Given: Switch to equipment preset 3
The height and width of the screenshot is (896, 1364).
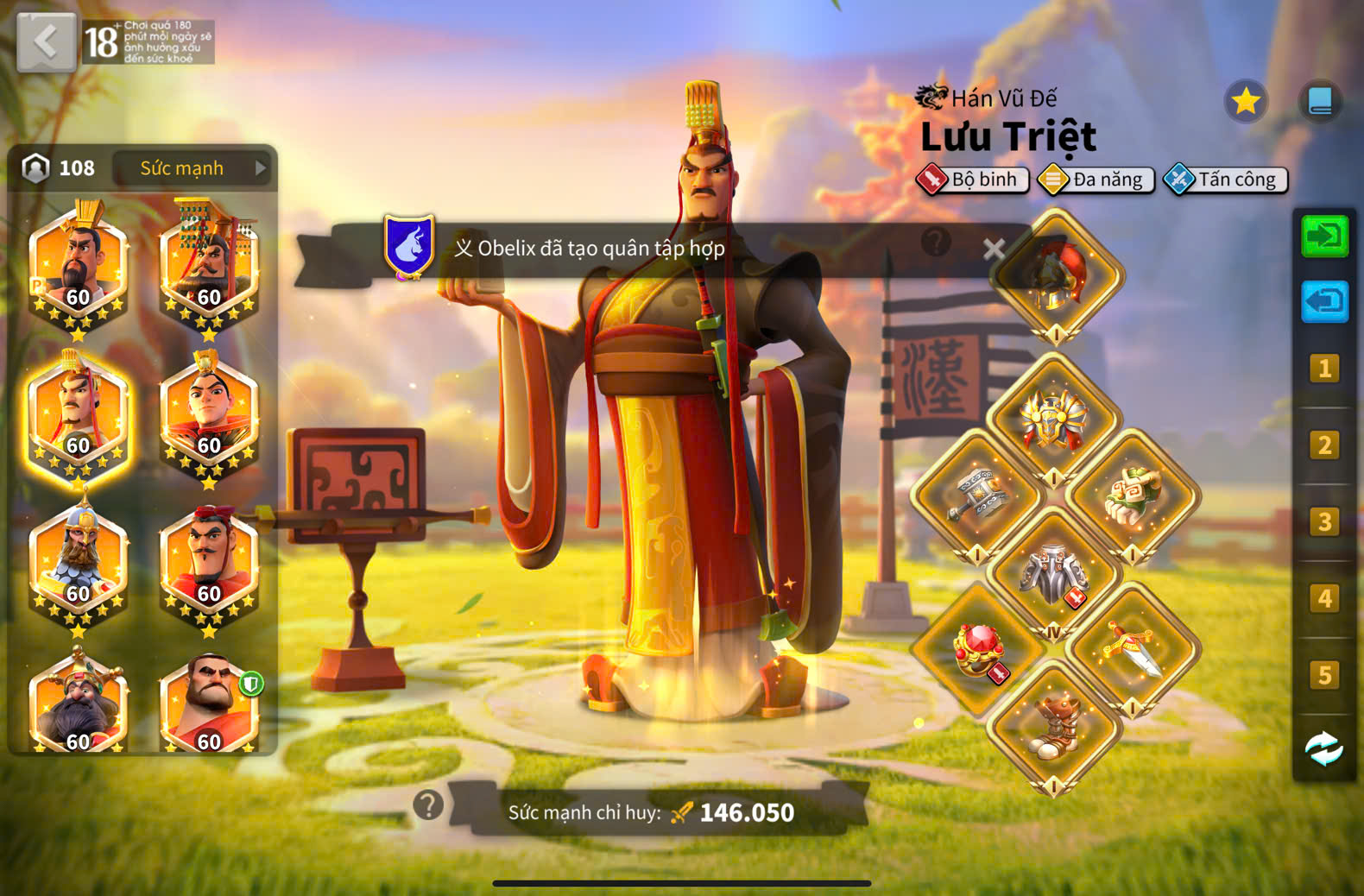Looking at the screenshot, I should [1324, 522].
